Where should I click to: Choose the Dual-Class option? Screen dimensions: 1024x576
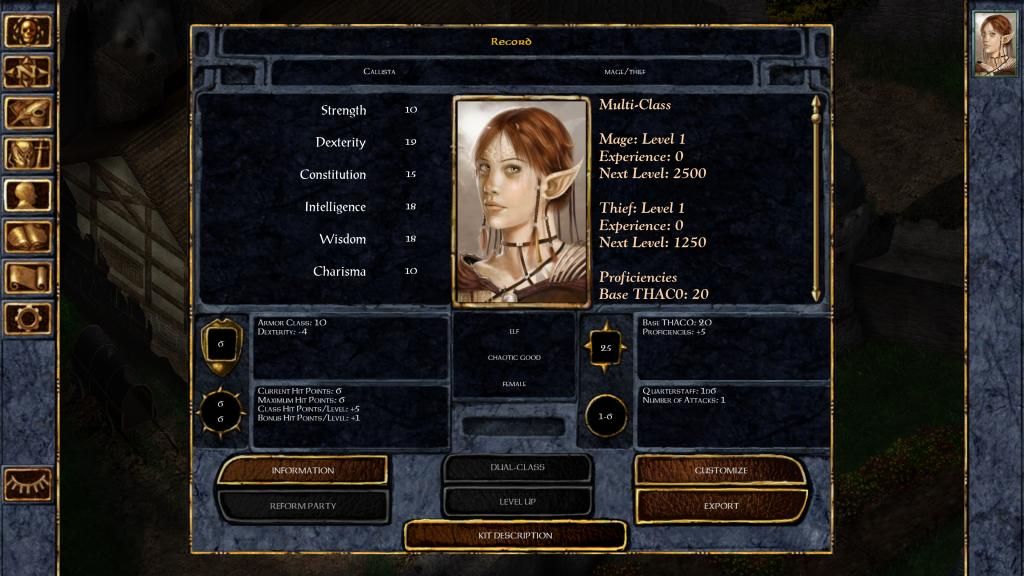(x=516, y=467)
